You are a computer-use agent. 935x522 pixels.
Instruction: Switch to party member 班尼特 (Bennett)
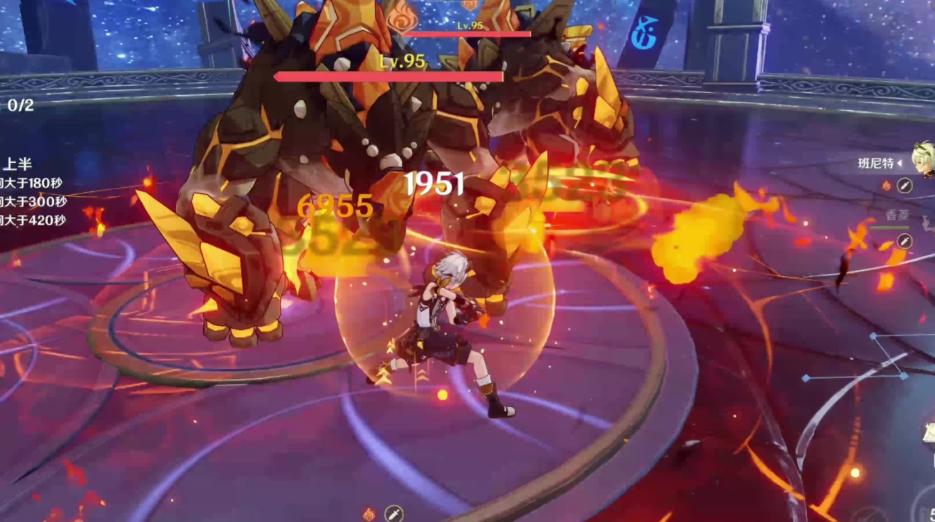(x=878, y=163)
